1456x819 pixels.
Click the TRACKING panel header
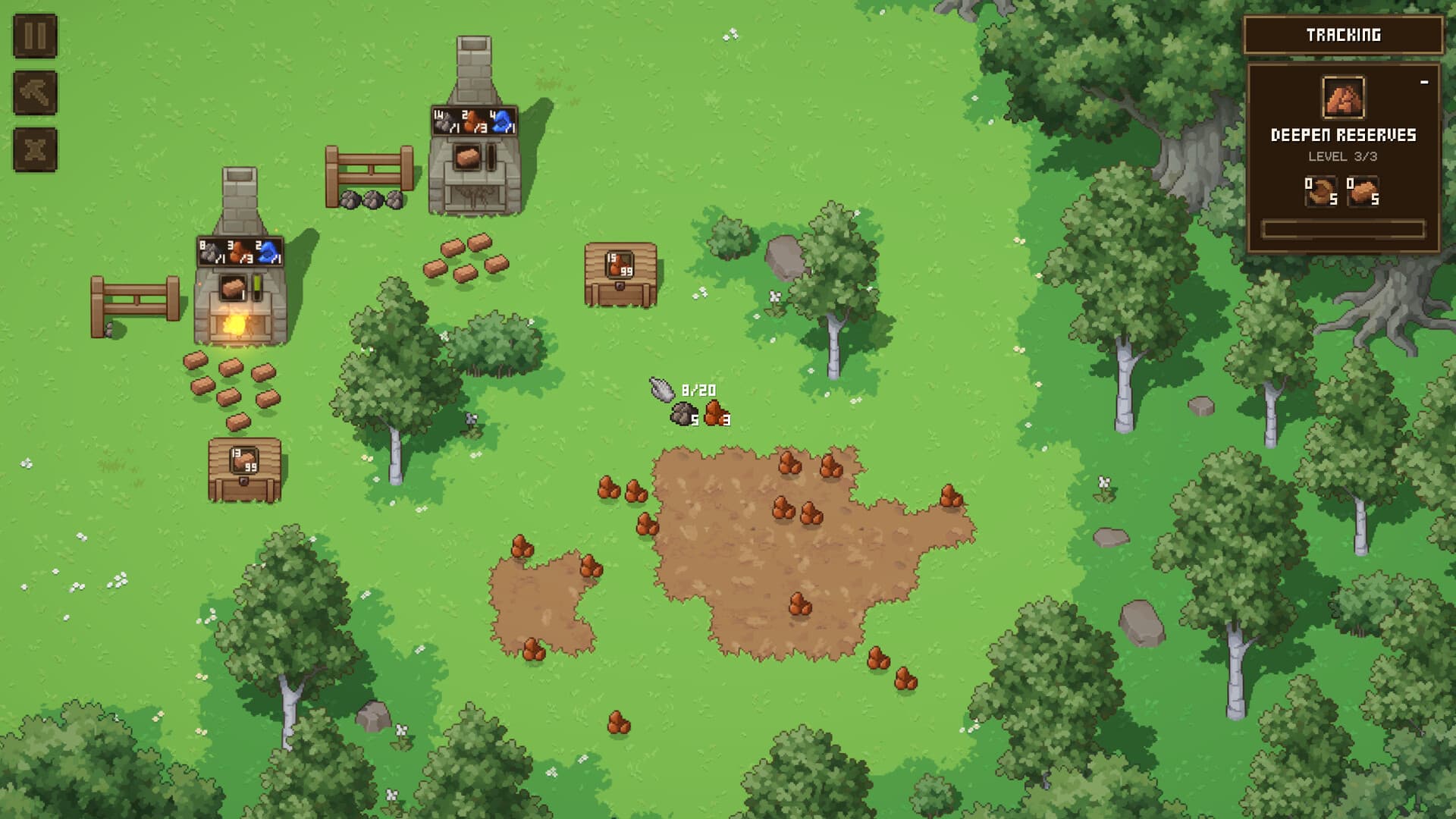1342,34
